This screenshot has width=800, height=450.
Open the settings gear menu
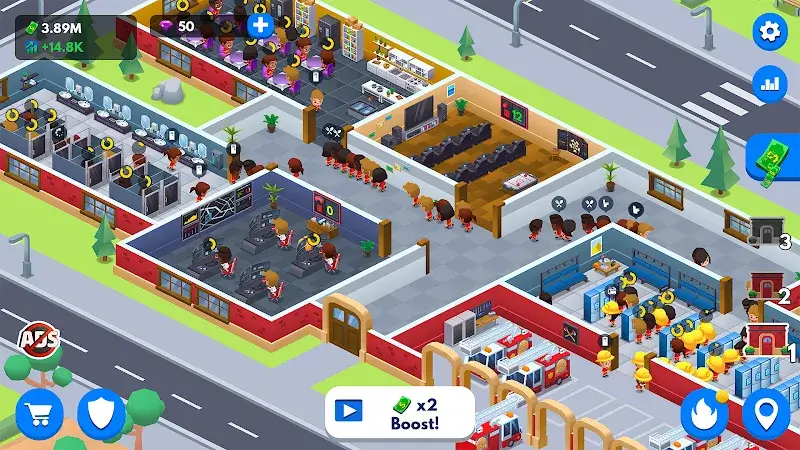(769, 33)
